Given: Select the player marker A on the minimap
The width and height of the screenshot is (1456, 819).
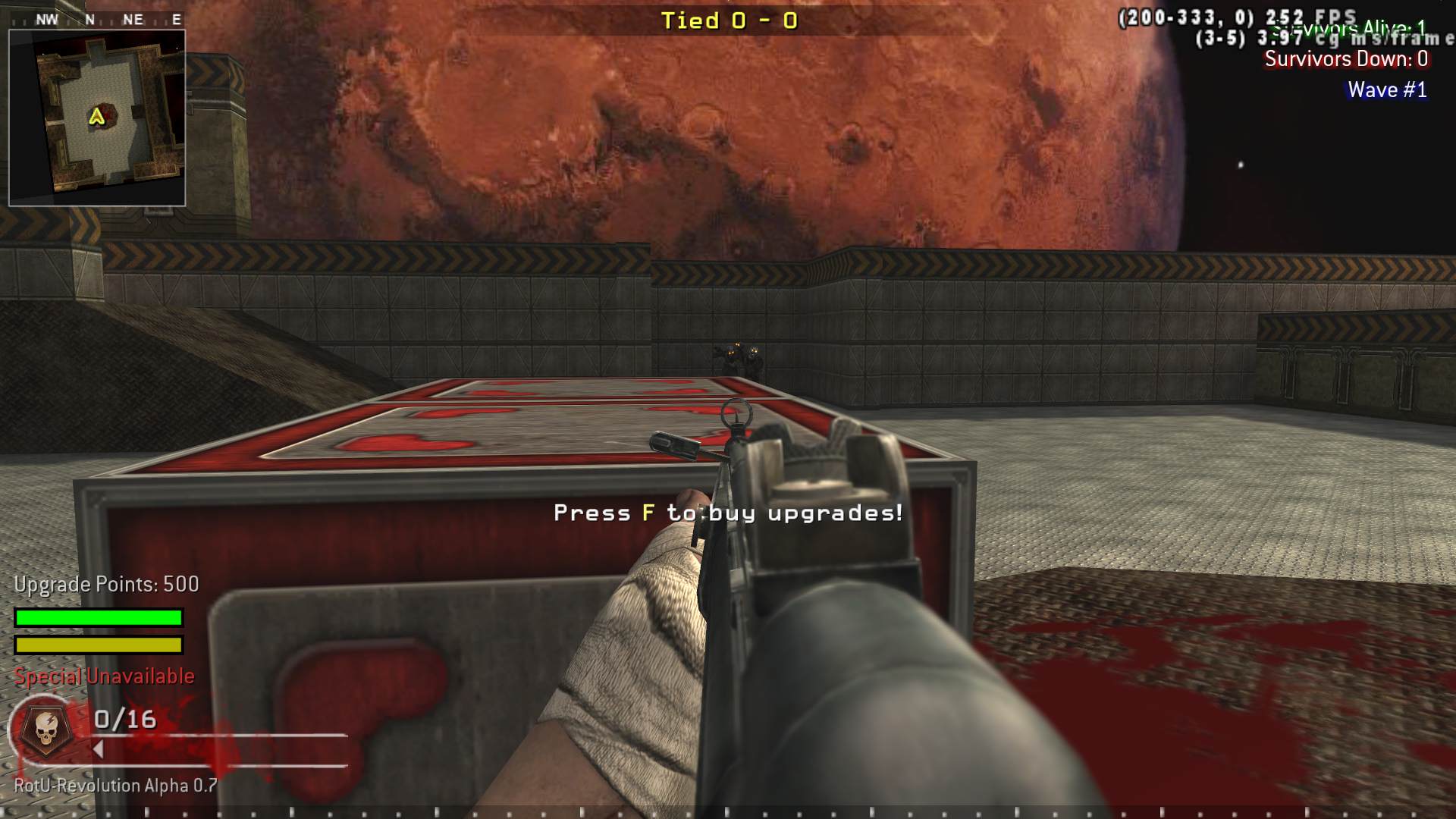Looking at the screenshot, I should point(96,115).
